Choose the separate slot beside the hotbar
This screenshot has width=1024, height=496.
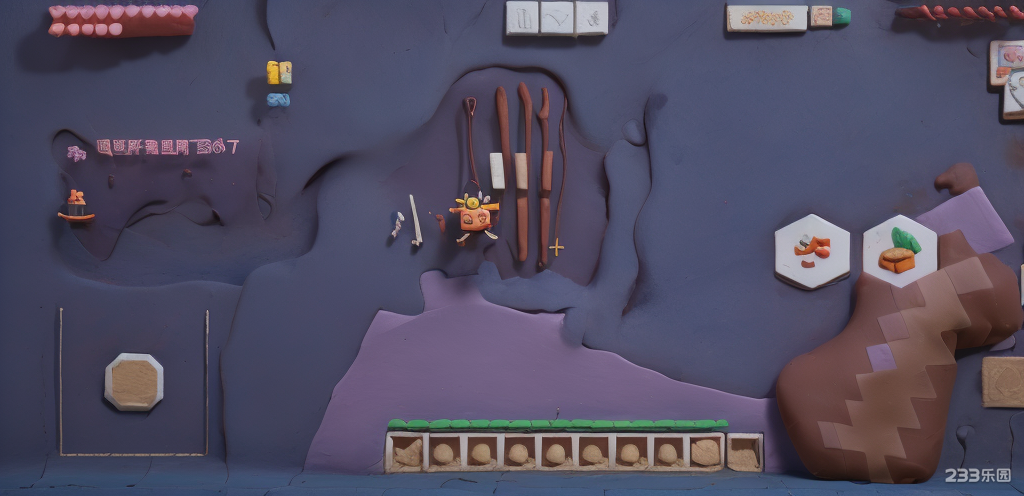coord(744,452)
